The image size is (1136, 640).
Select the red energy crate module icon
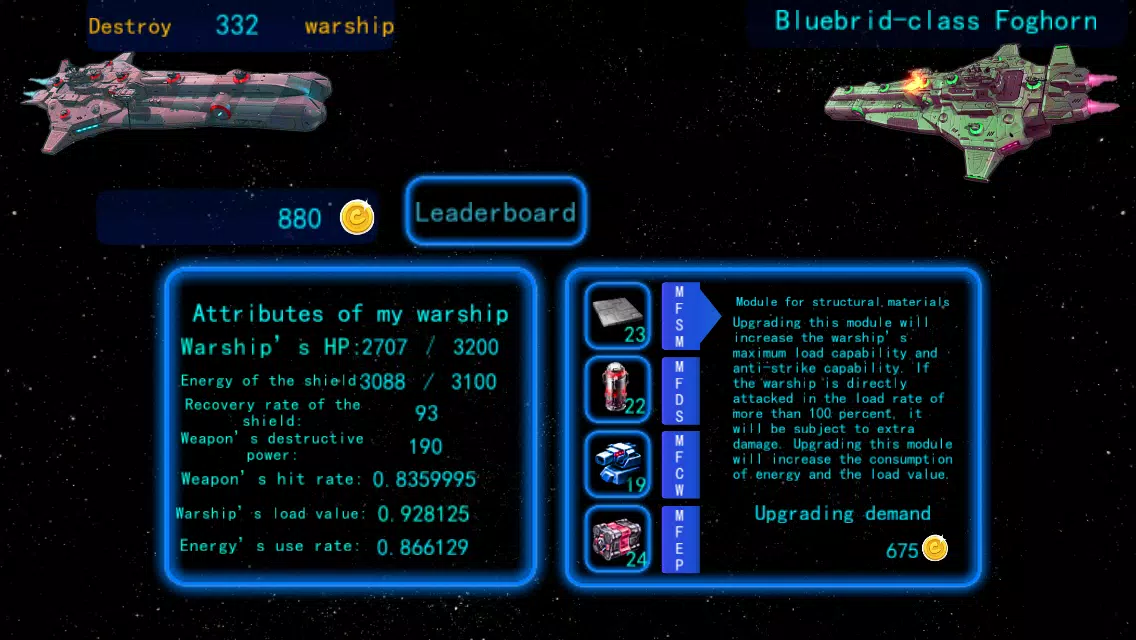pos(617,539)
